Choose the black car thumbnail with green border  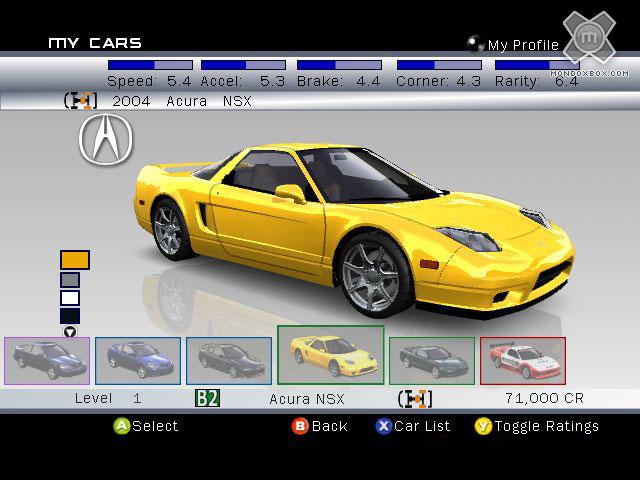click(x=432, y=360)
